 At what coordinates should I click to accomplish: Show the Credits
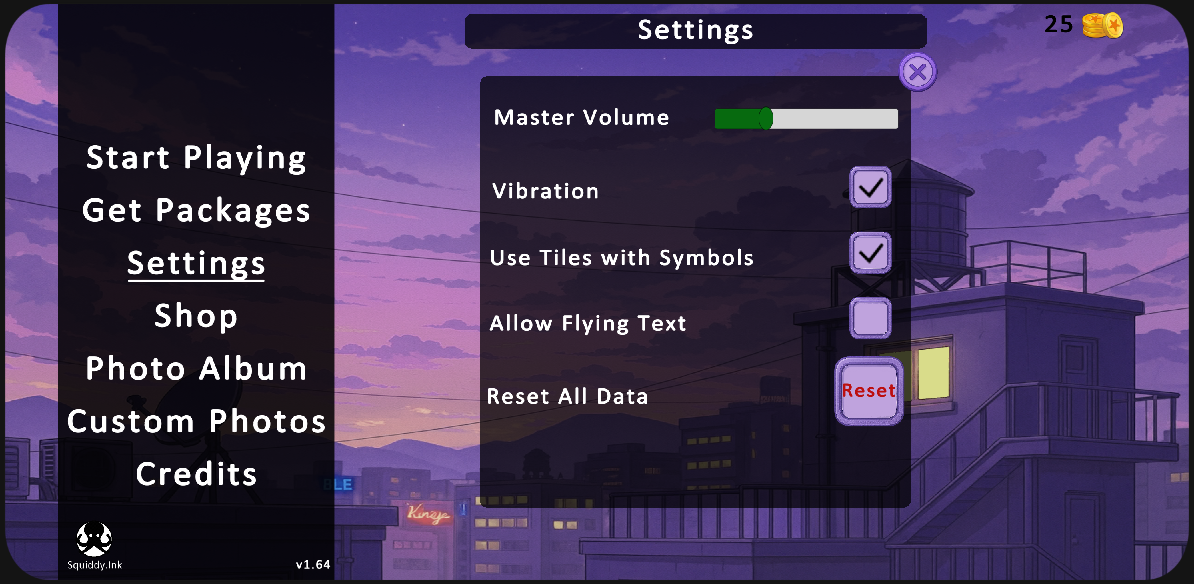196,474
